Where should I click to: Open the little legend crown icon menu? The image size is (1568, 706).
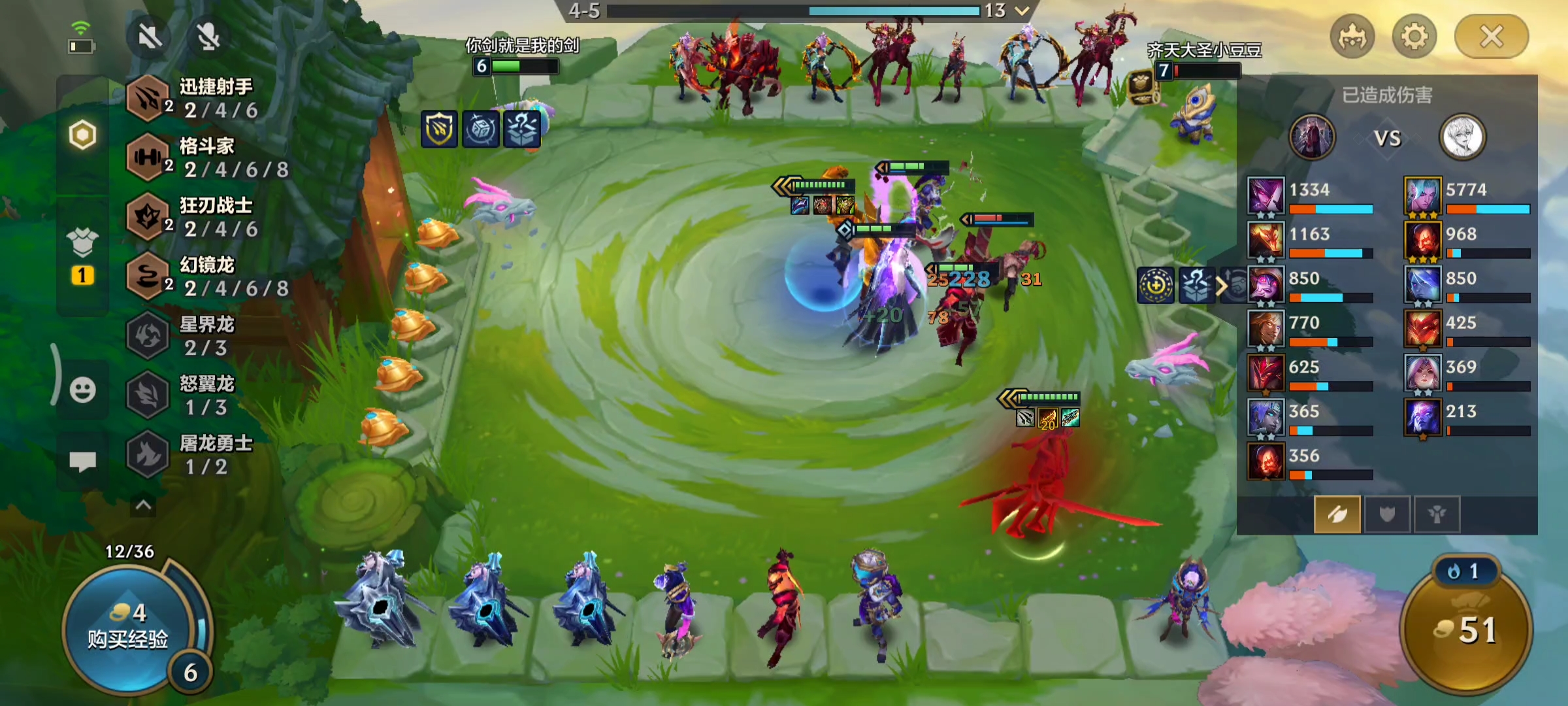pos(1352,37)
